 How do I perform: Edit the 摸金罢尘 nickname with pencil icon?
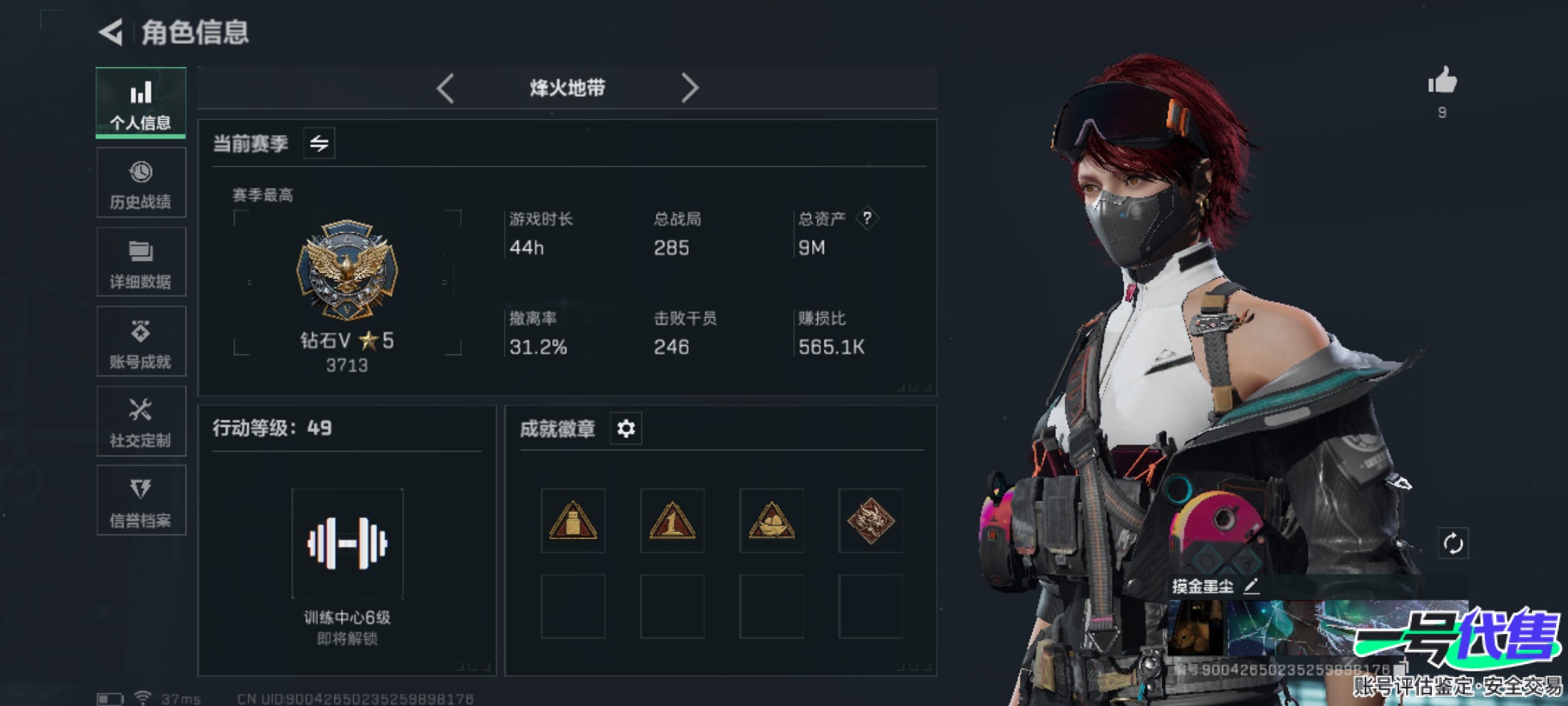coord(1251,586)
